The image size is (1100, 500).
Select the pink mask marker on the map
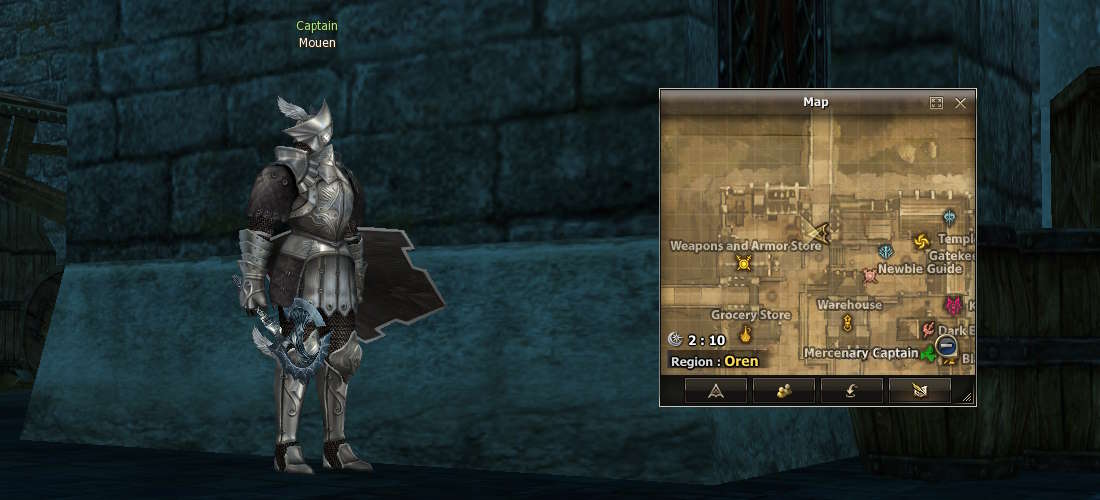coord(954,306)
